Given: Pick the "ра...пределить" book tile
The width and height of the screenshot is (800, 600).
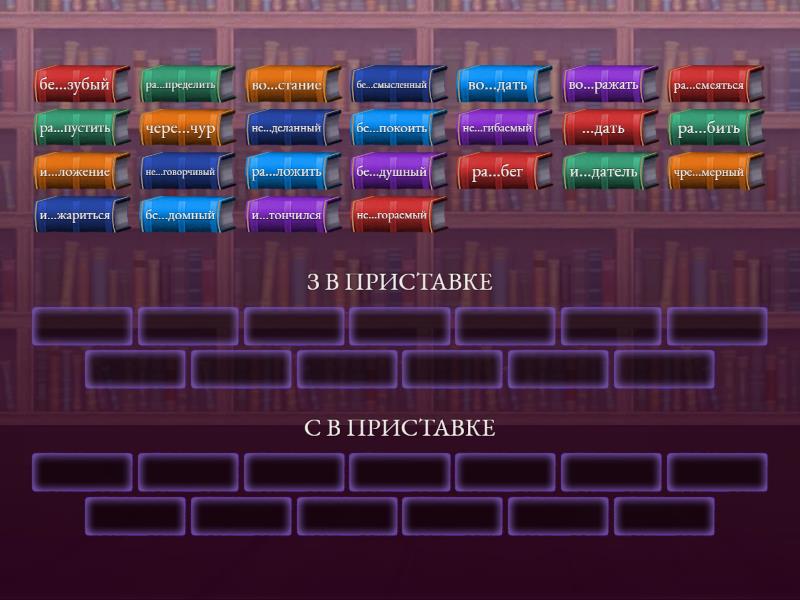Looking at the screenshot, I should point(187,85).
